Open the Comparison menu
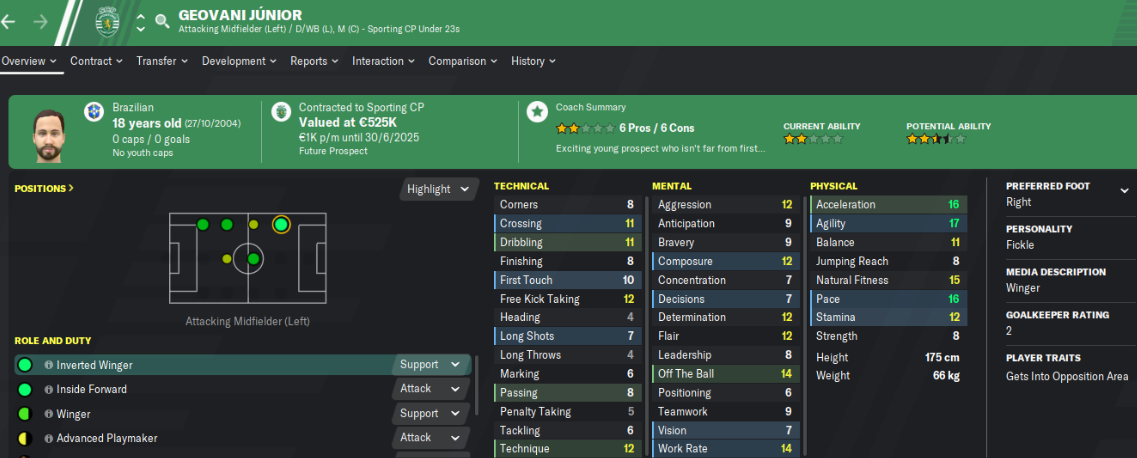This screenshot has height=458, width=1137. [463, 61]
